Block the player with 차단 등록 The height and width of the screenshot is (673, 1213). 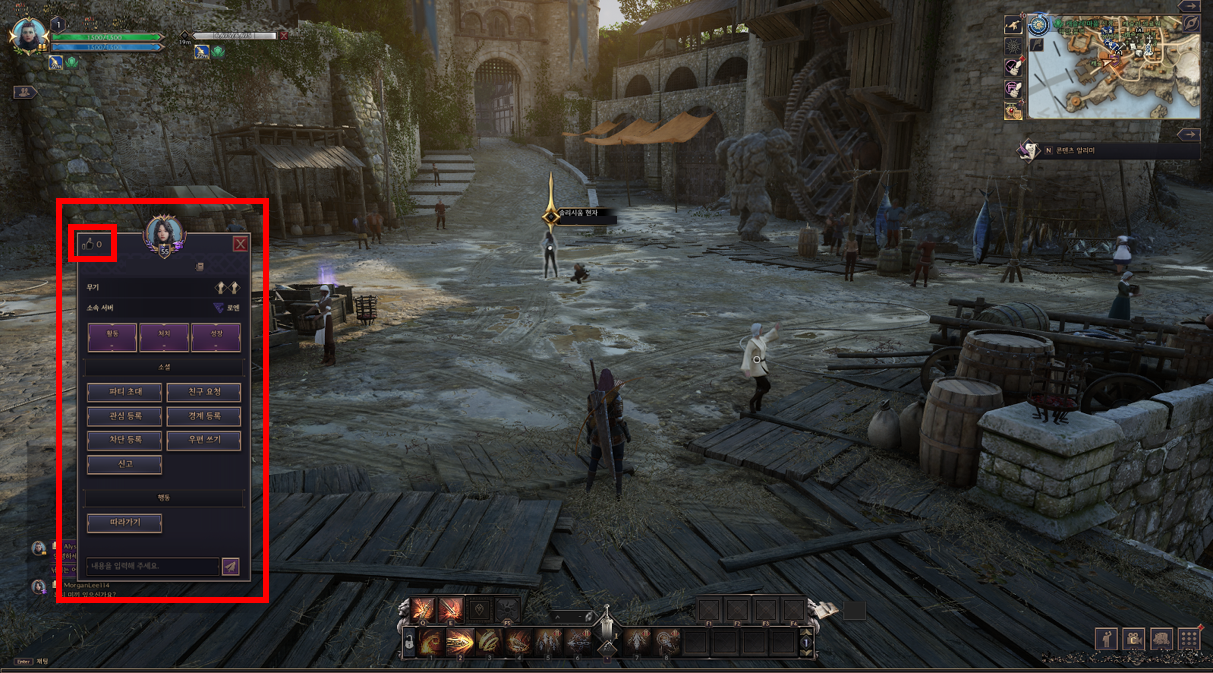[x=124, y=440]
